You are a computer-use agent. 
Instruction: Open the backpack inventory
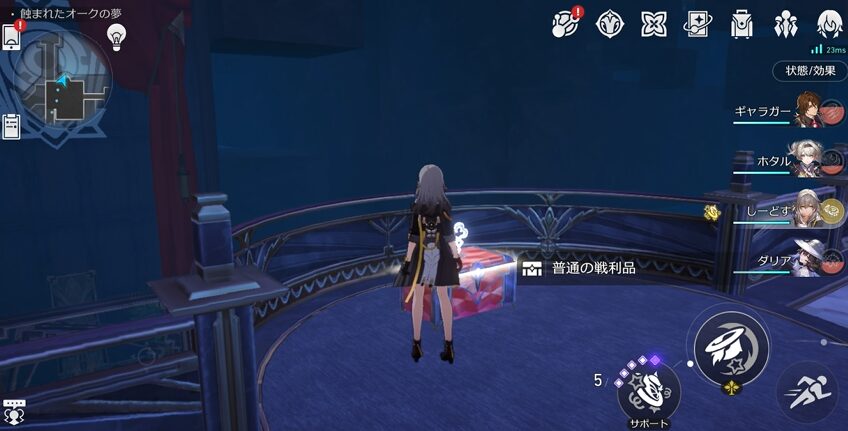click(x=741, y=23)
